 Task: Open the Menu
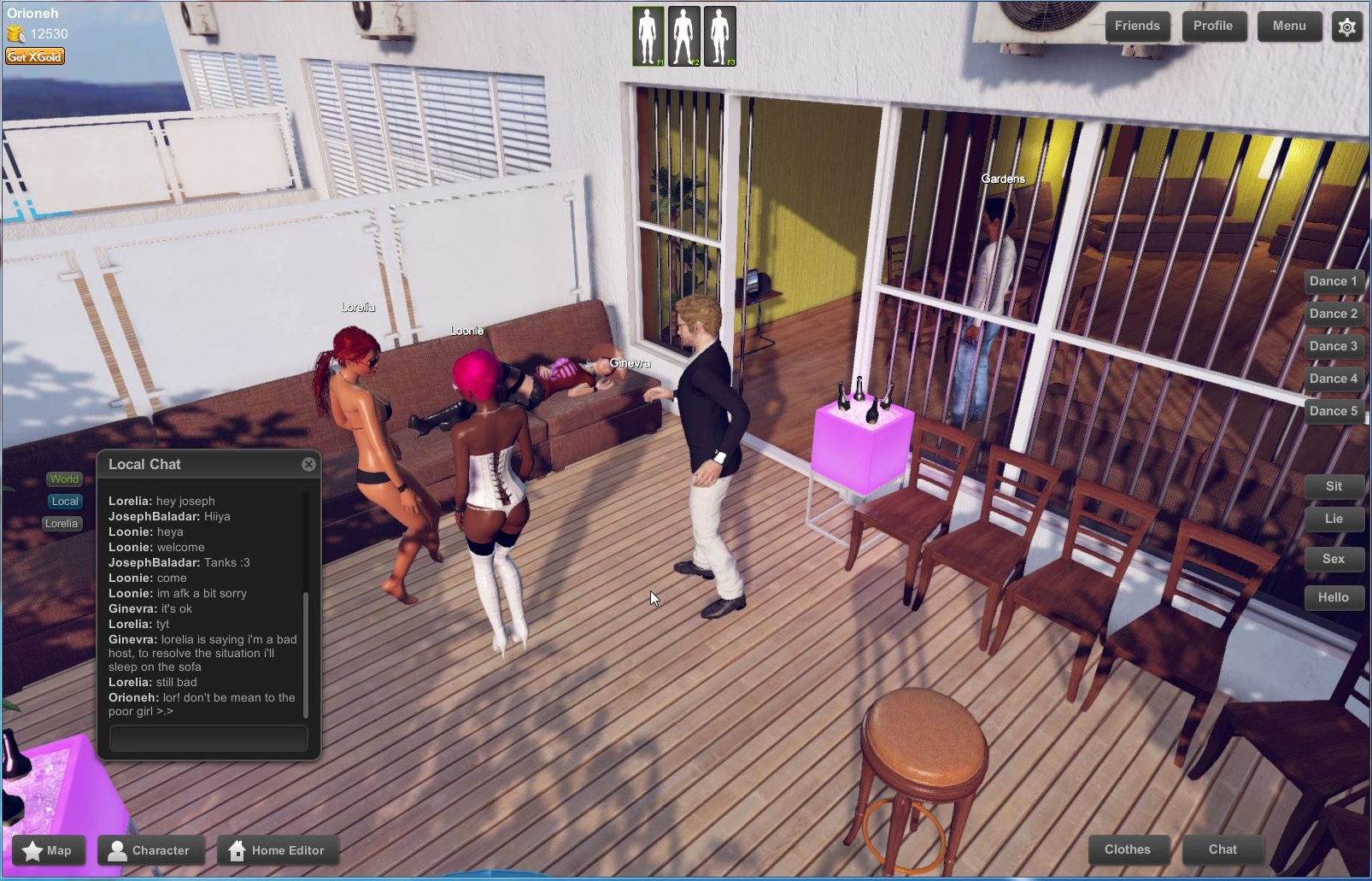coord(1290,26)
